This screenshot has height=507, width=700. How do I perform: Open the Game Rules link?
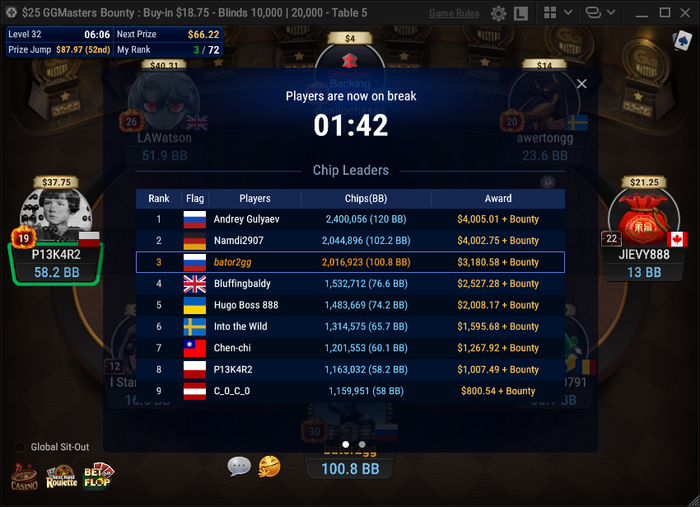click(x=453, y=14)
